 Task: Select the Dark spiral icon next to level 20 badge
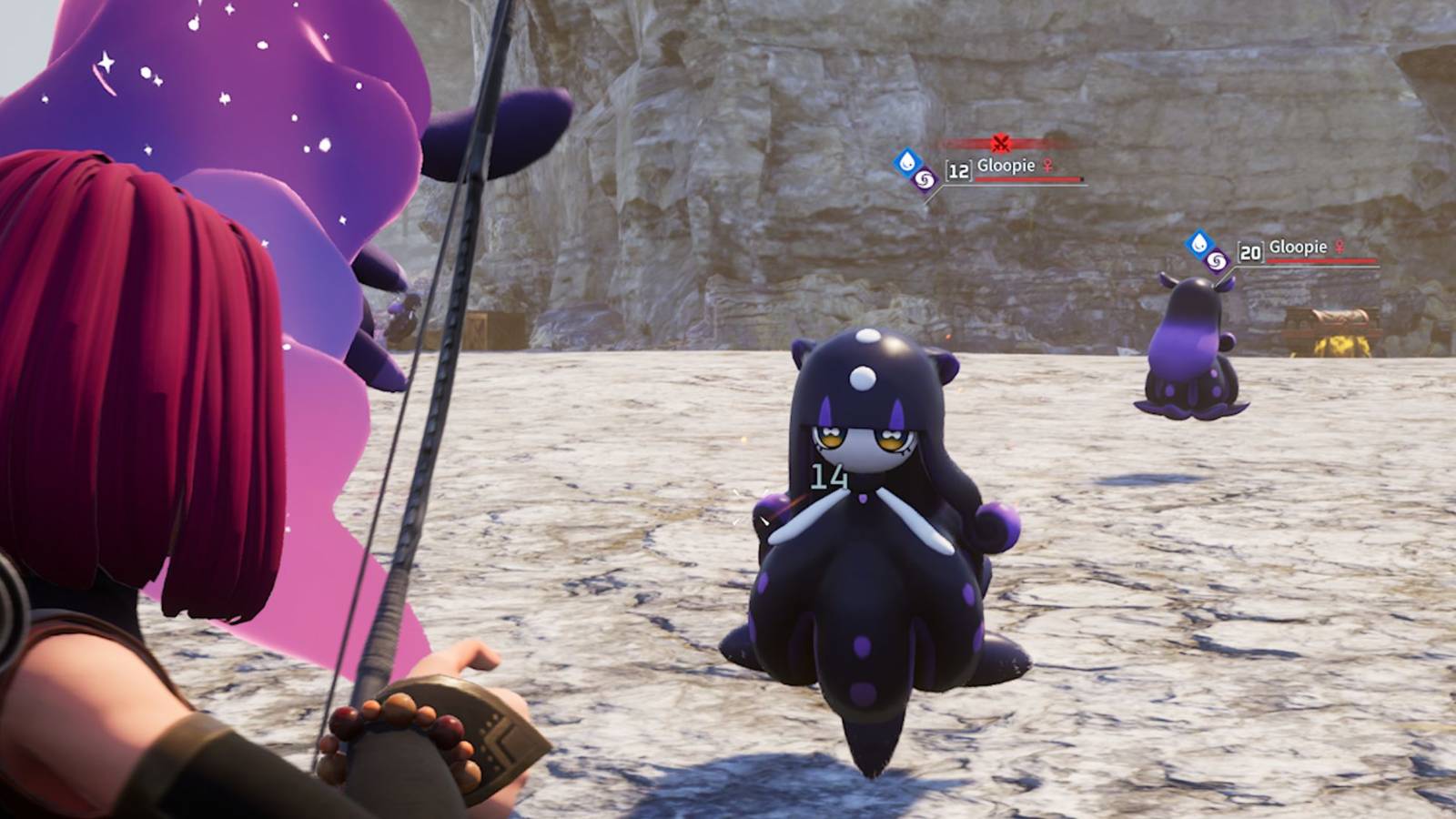[x=1216, y=258]
